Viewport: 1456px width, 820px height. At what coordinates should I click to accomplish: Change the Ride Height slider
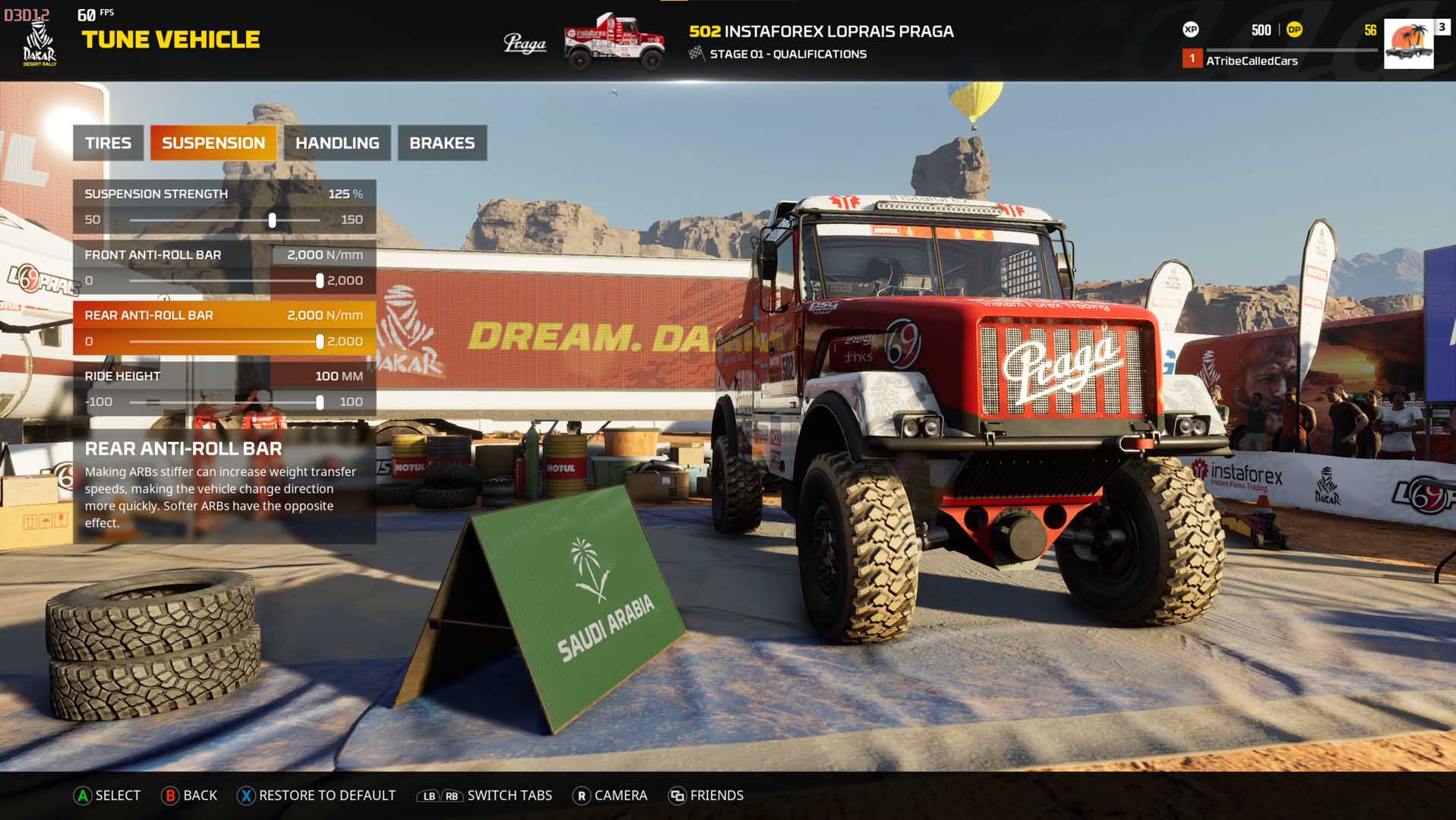point(320,402)
